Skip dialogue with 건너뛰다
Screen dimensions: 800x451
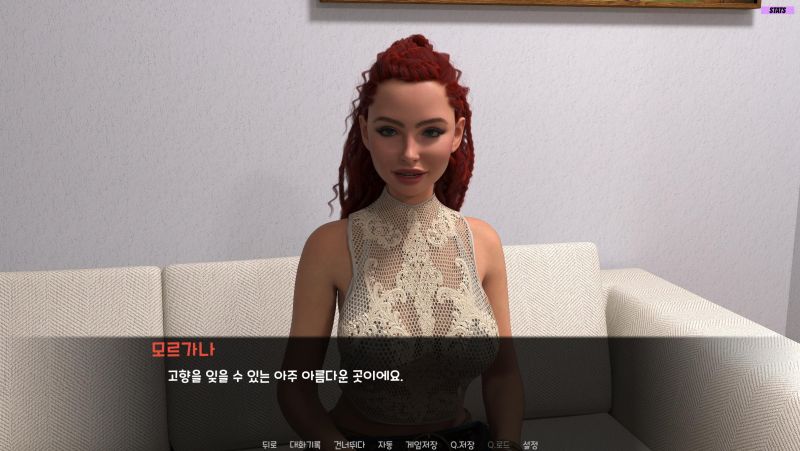349,444
